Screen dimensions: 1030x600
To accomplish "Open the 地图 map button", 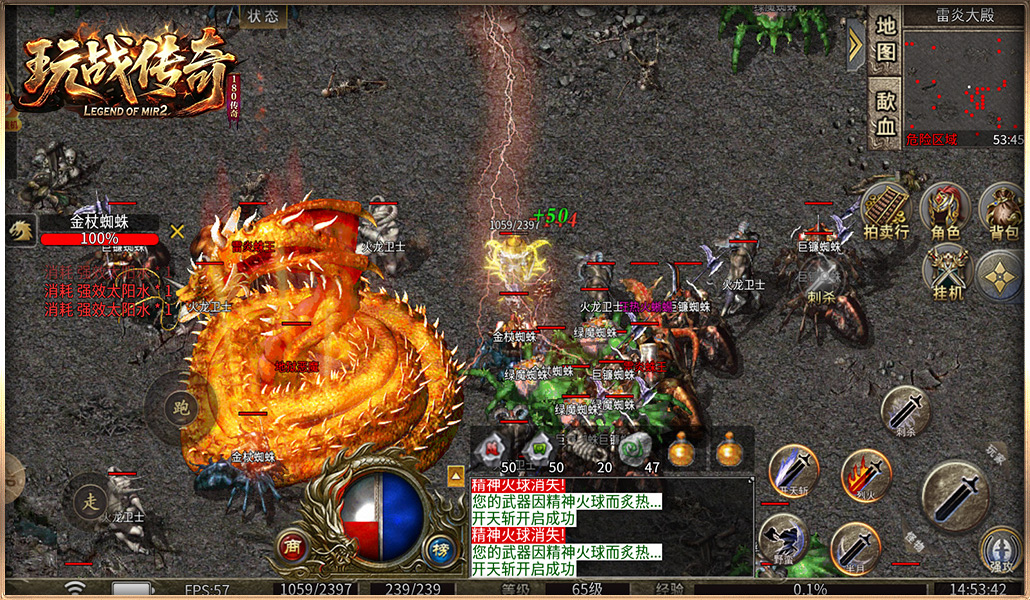I will click(x=886, y=39).
